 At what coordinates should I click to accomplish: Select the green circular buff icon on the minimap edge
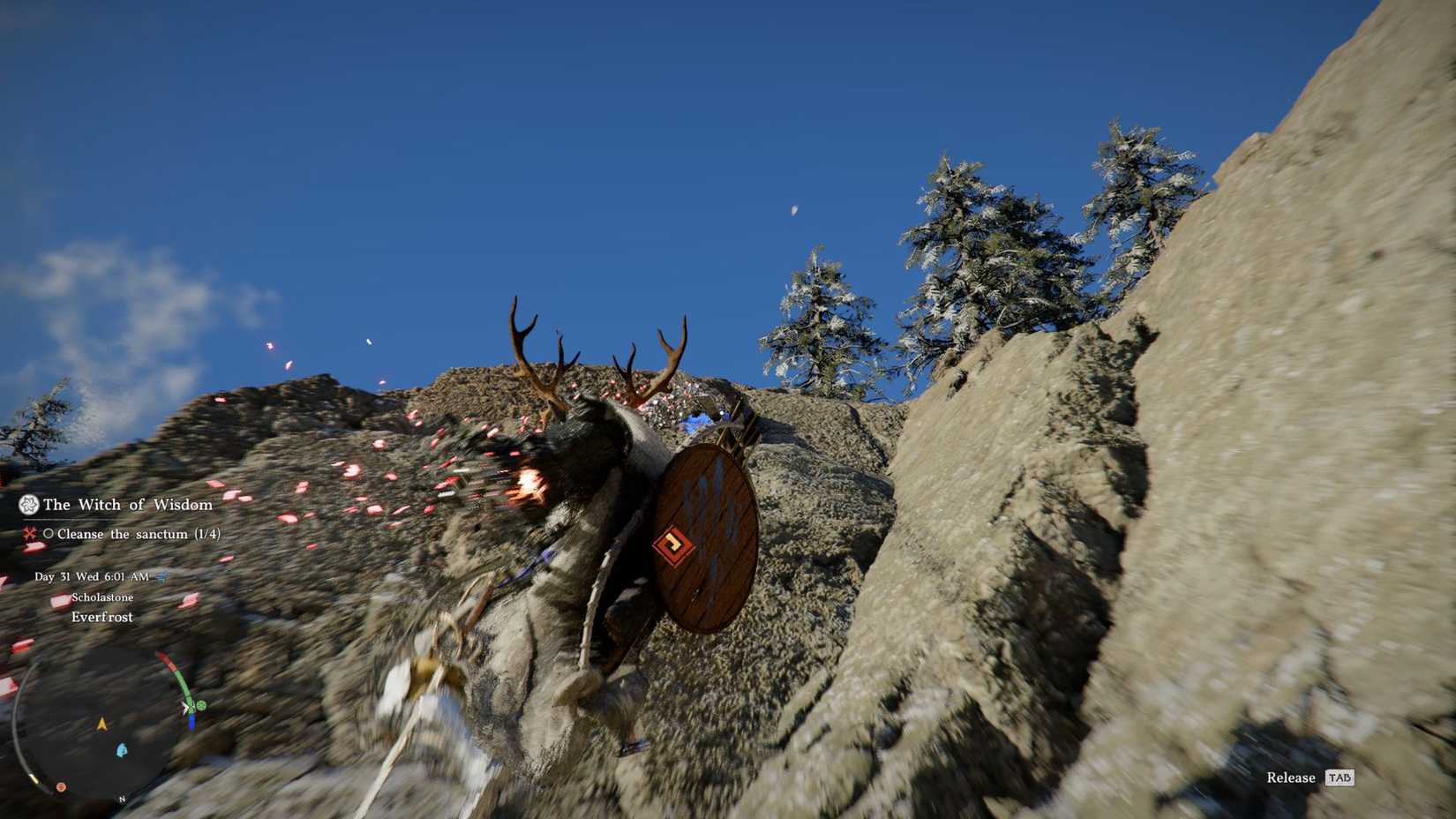200,704
